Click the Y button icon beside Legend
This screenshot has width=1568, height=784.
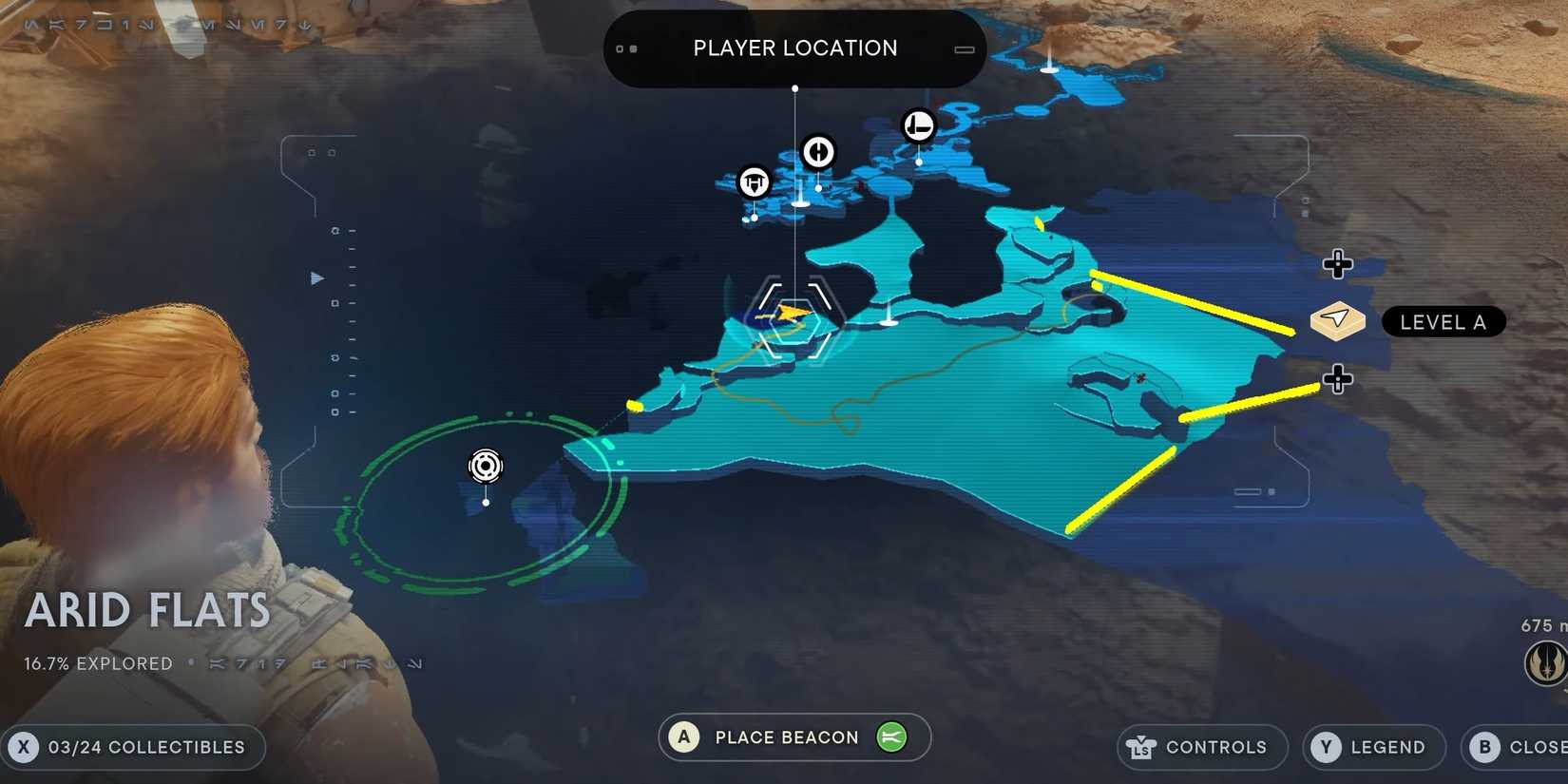pos(1325,747)
